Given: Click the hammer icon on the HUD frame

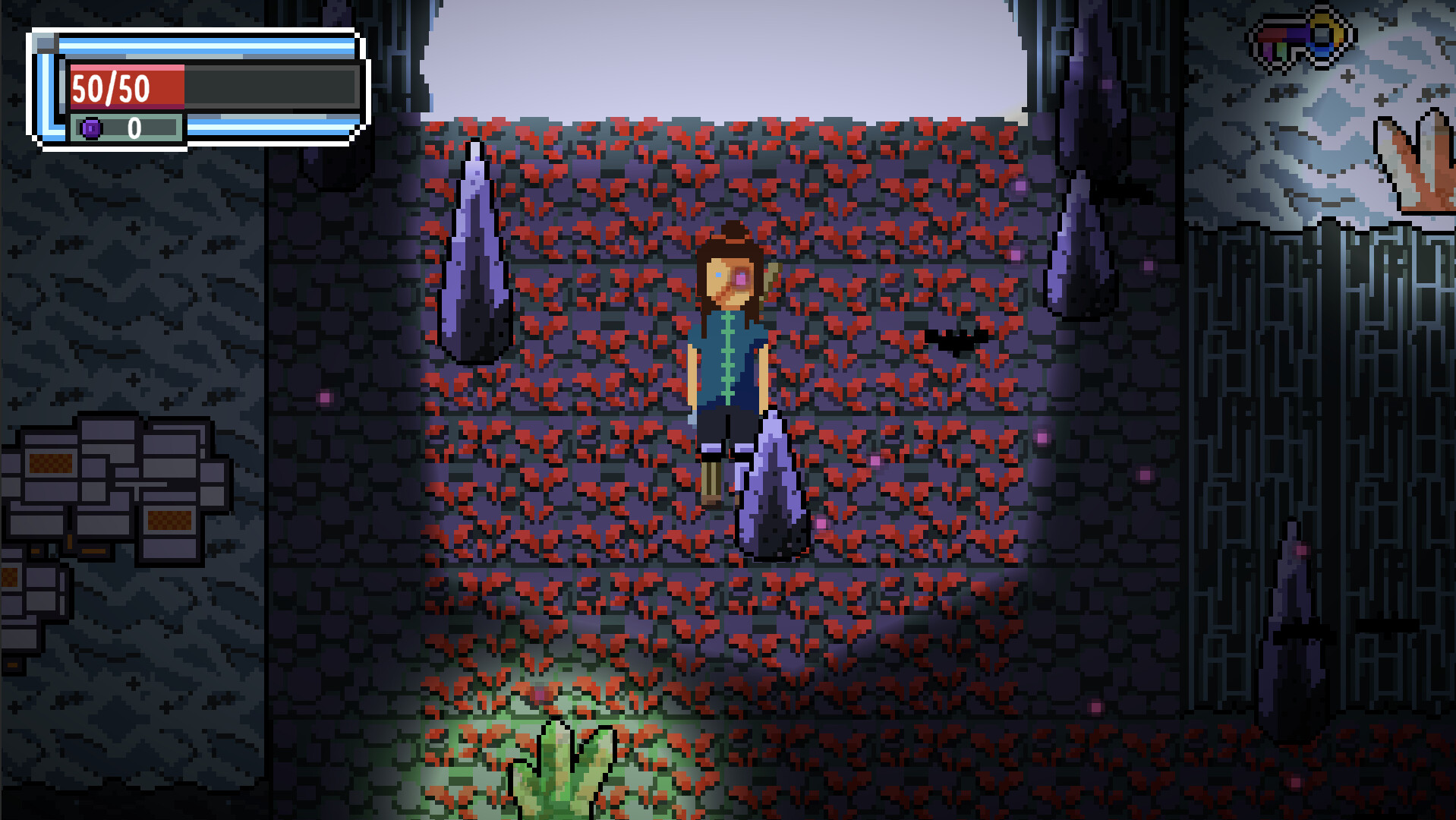Looking at the screenshot, I should click(x=46, y=42).
